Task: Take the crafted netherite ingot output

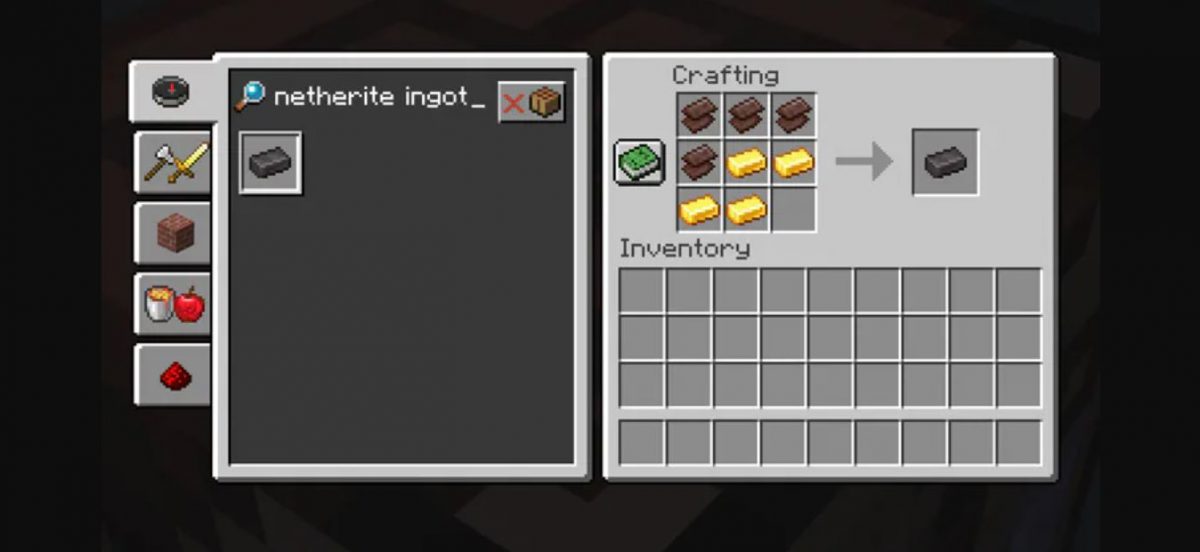Action: [945, 162]
